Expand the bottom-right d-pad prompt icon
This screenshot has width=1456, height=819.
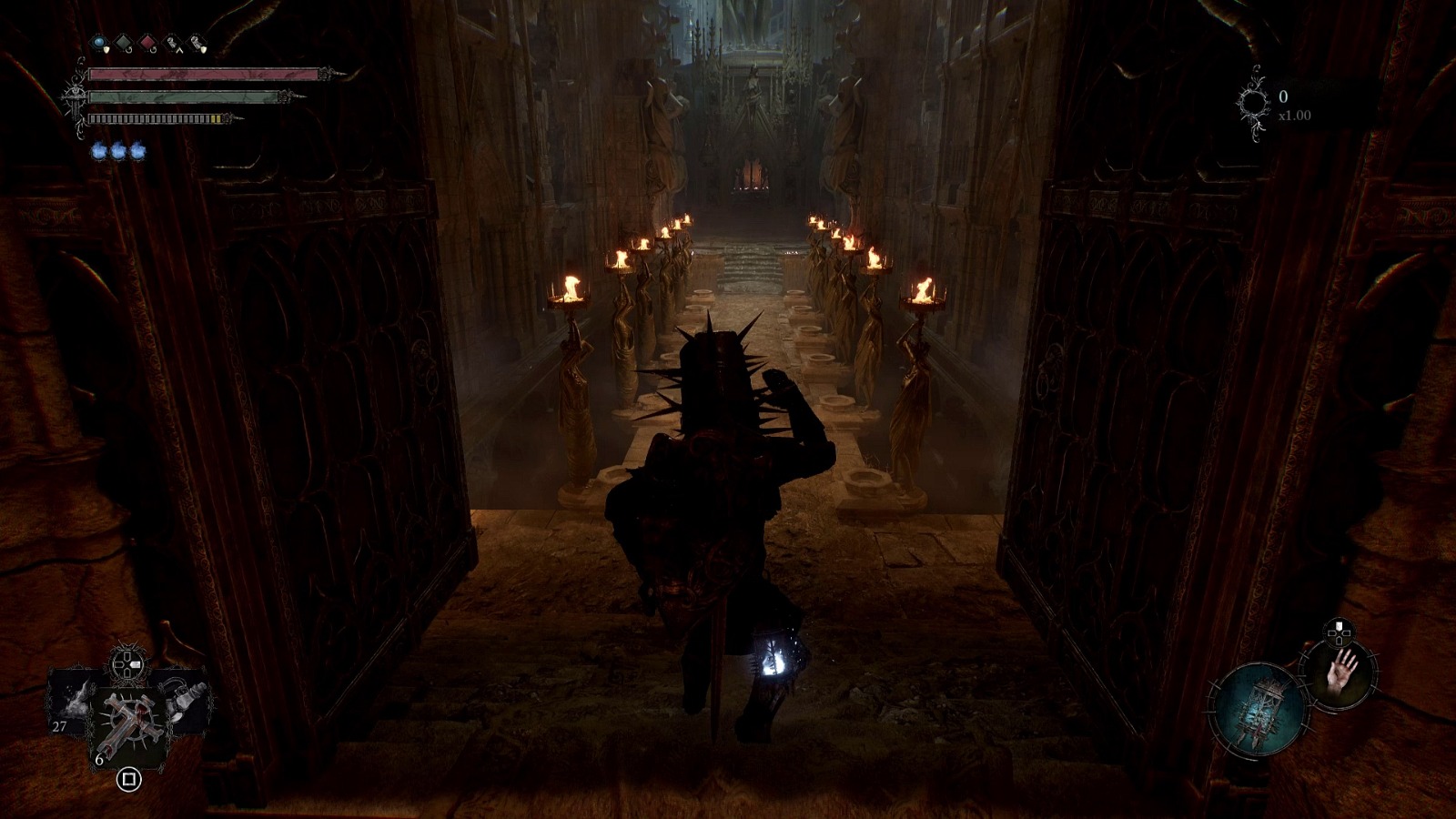tap(1339, 632)
